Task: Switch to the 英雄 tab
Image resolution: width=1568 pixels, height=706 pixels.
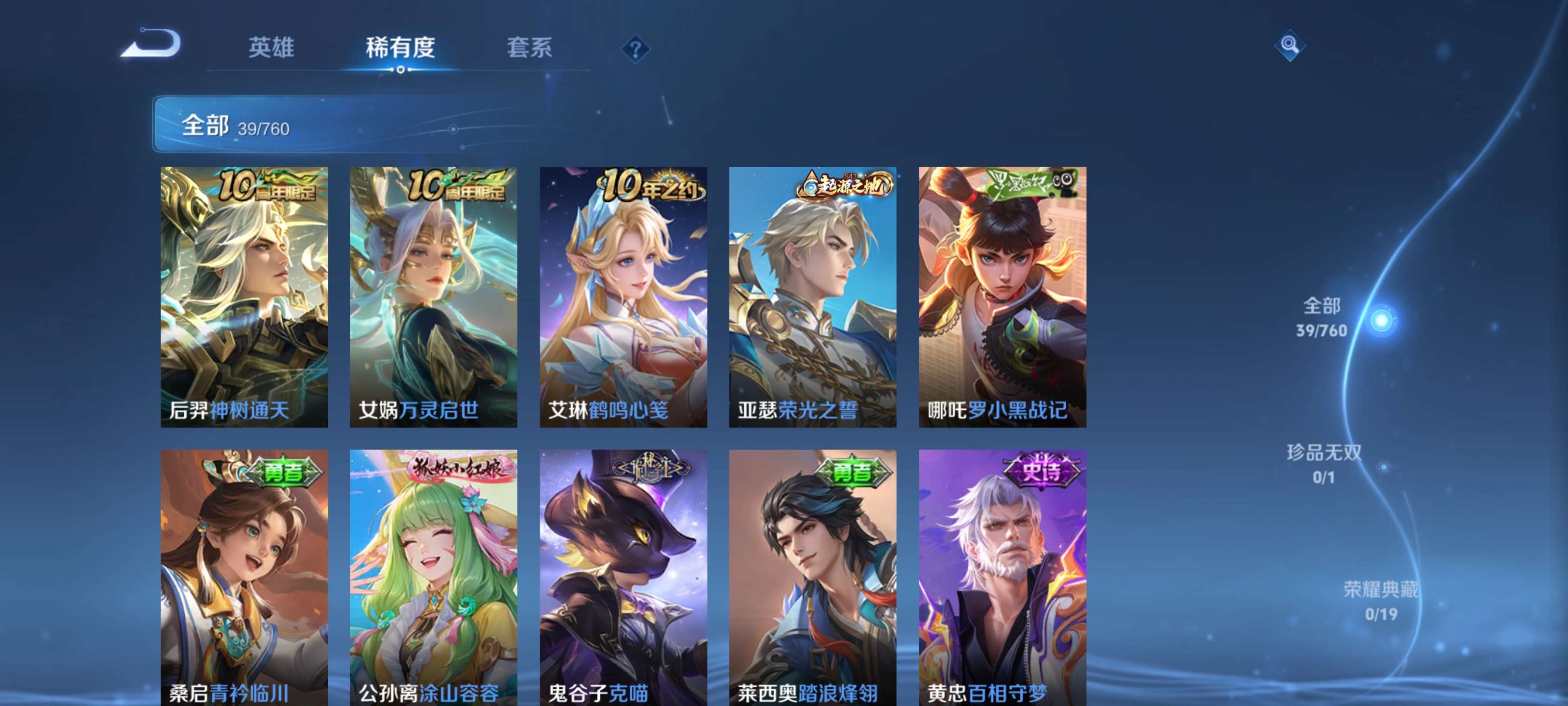Action: coord(273,49)
